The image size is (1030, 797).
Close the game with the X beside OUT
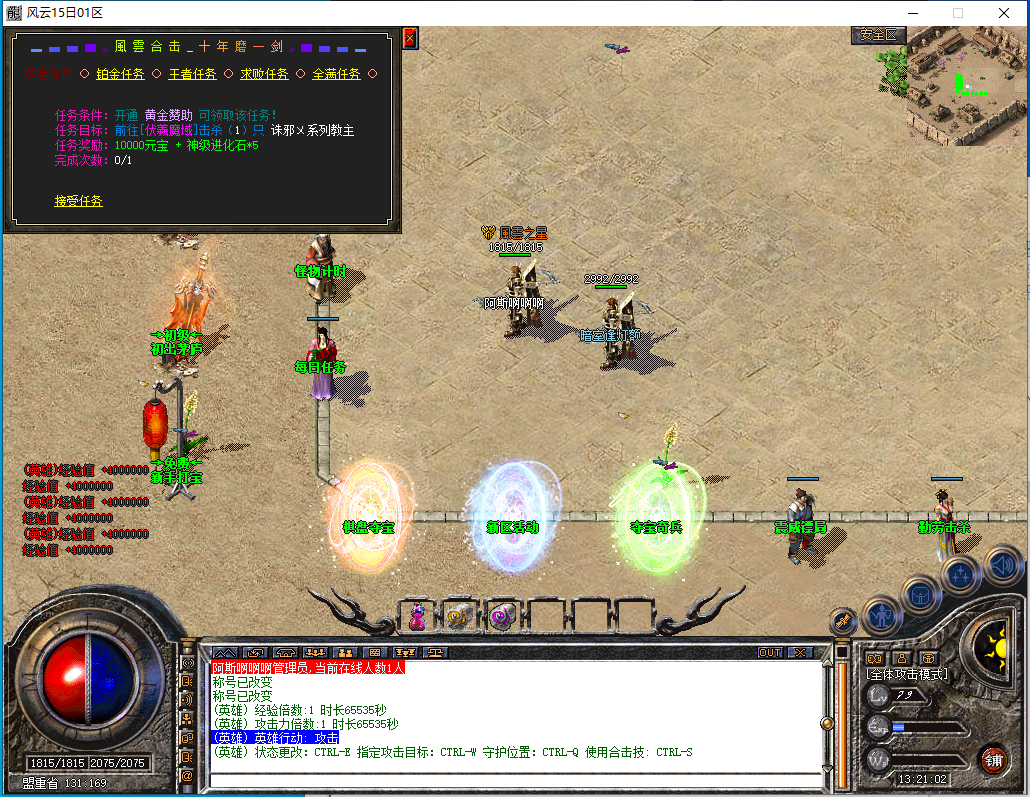[x=800, y=652]
